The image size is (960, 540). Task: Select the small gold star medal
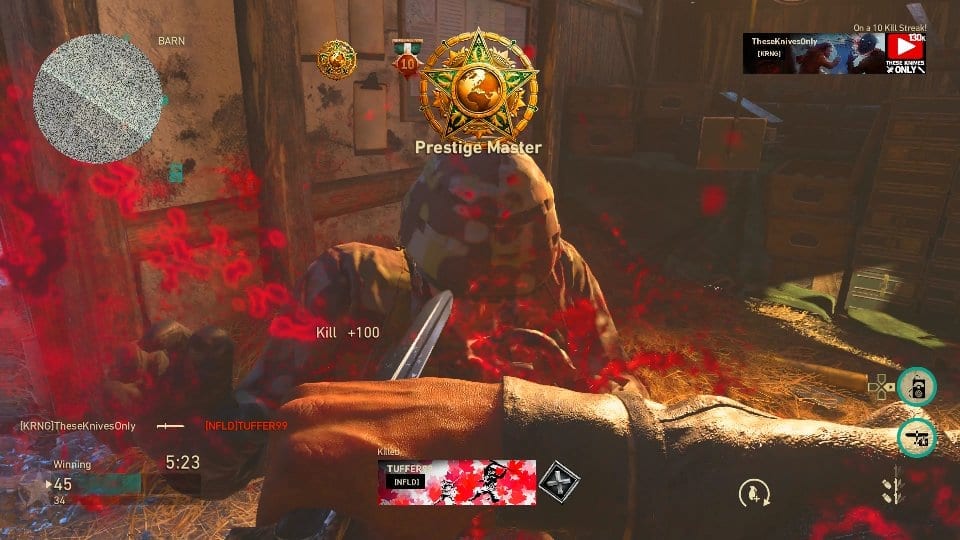click(x=336, y=60)
